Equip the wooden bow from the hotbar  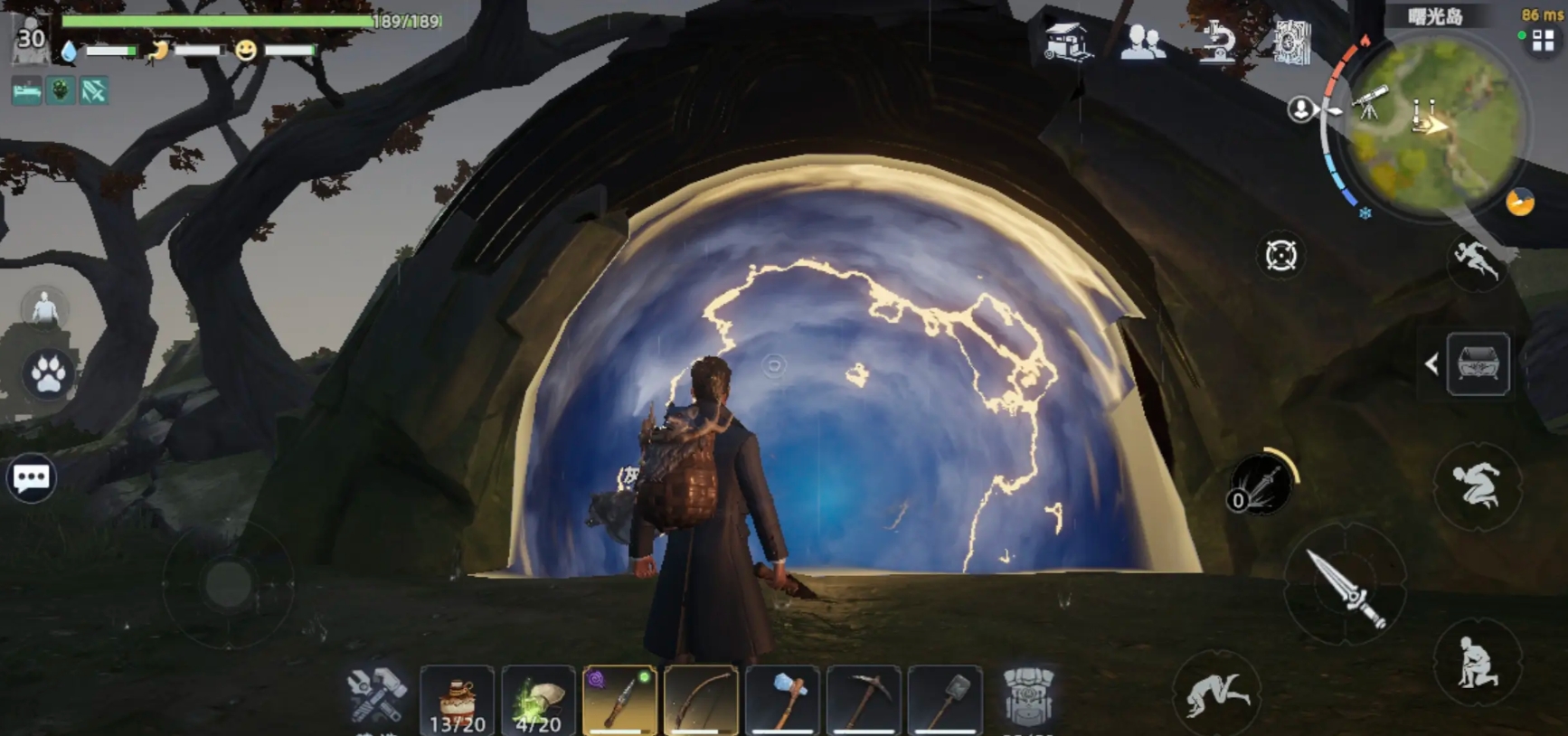tap(701, 700)
